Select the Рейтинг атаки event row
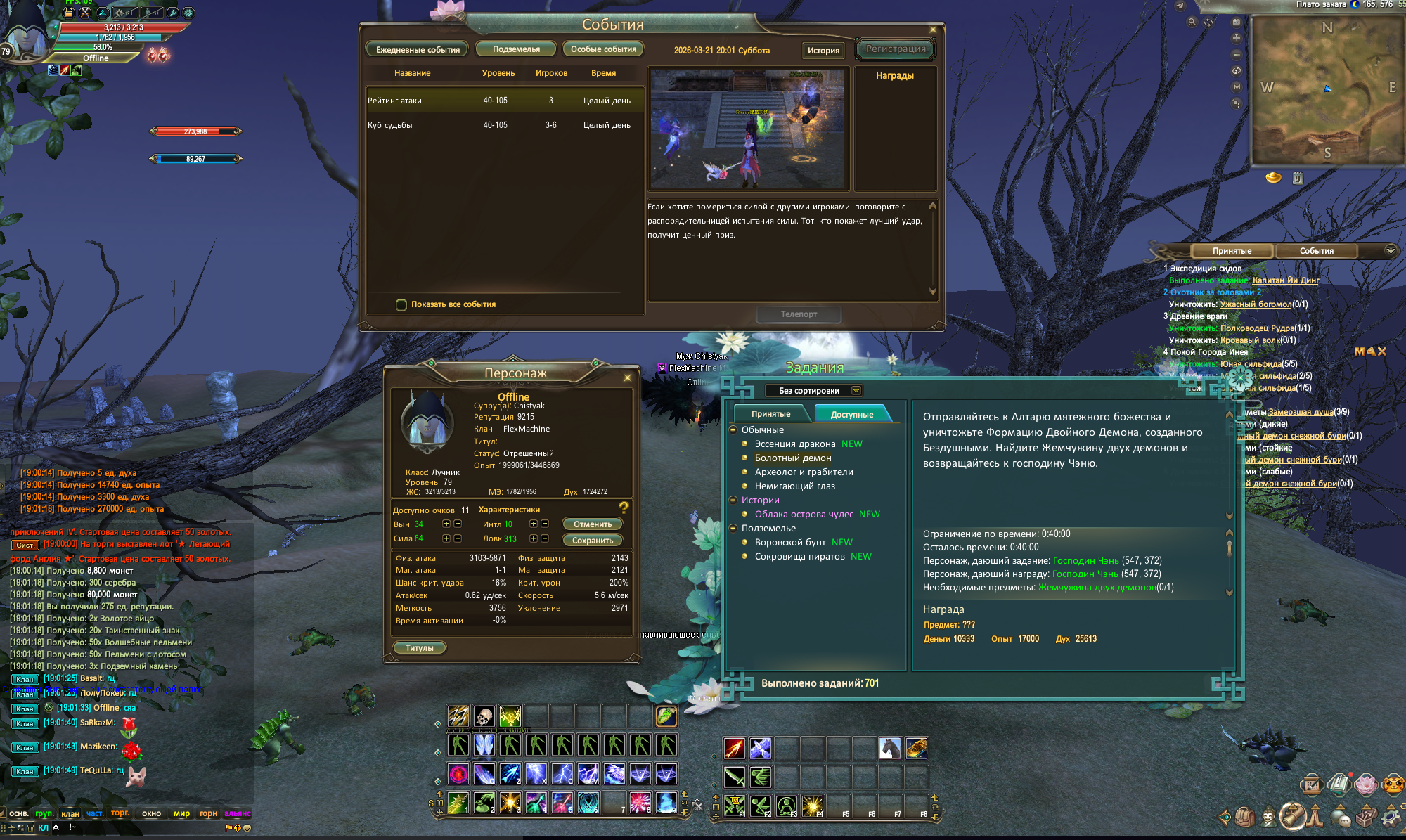 click(499, 101)
